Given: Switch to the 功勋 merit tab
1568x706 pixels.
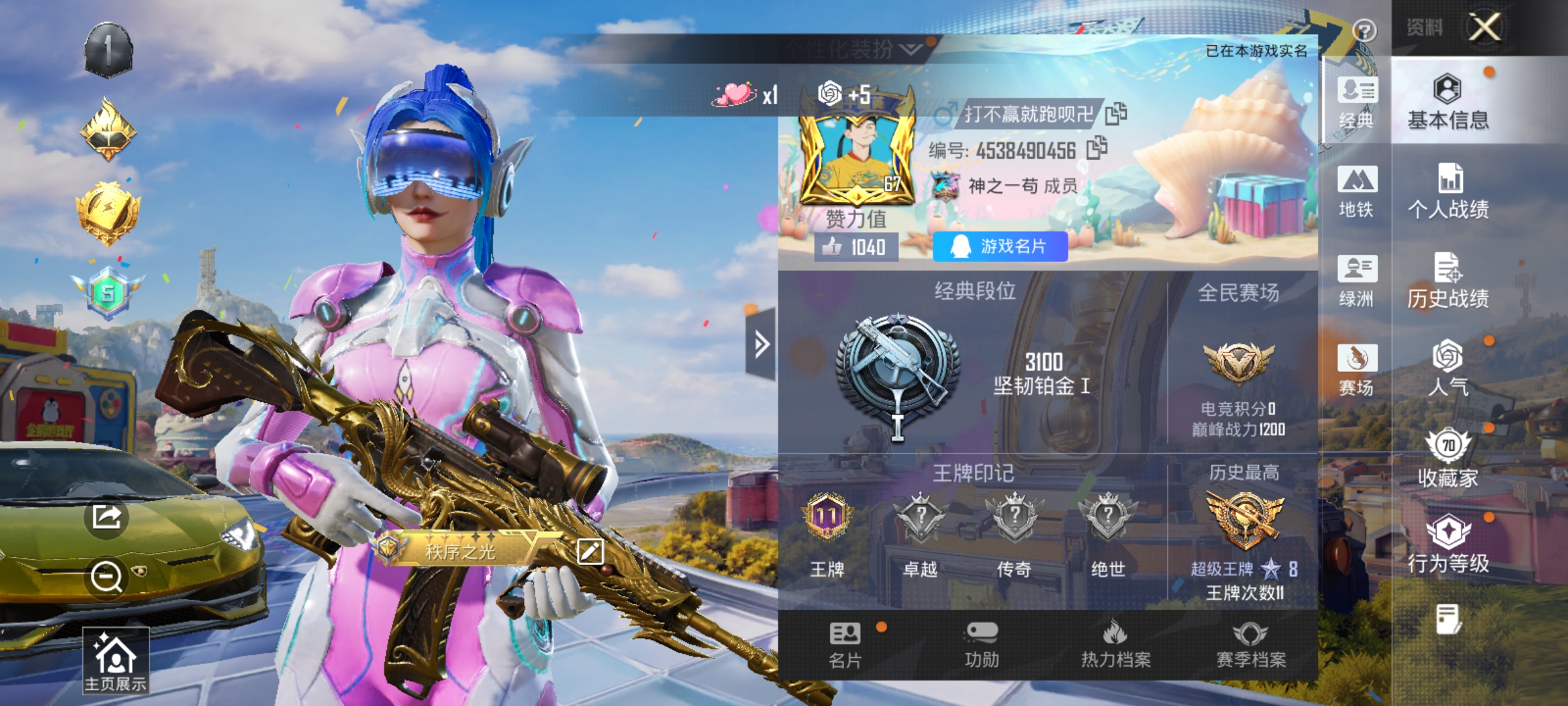Looking at the screenshot, I should pos(981,645).
